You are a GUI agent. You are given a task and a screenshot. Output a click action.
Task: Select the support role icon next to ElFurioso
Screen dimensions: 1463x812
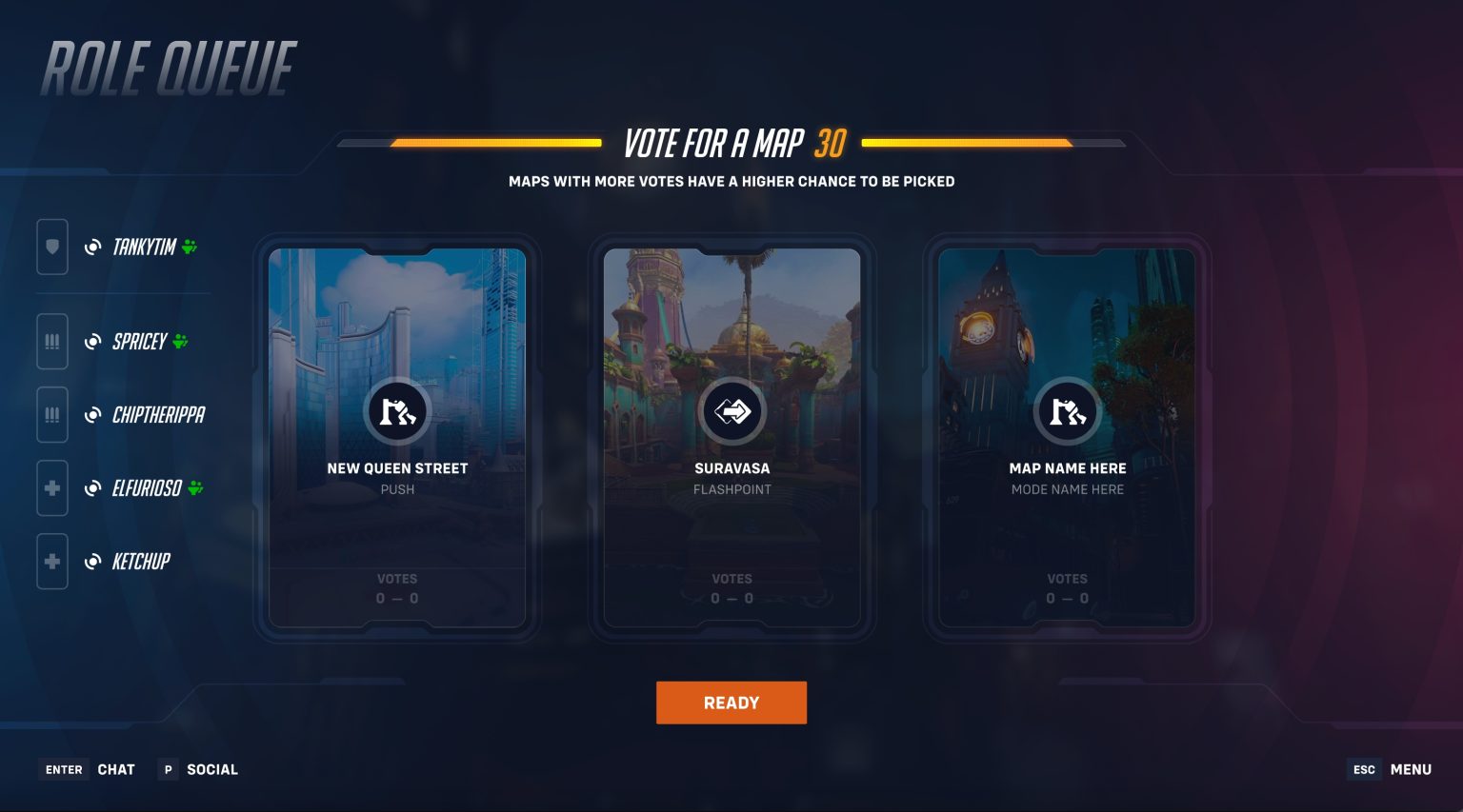click(x=51, y=487)
